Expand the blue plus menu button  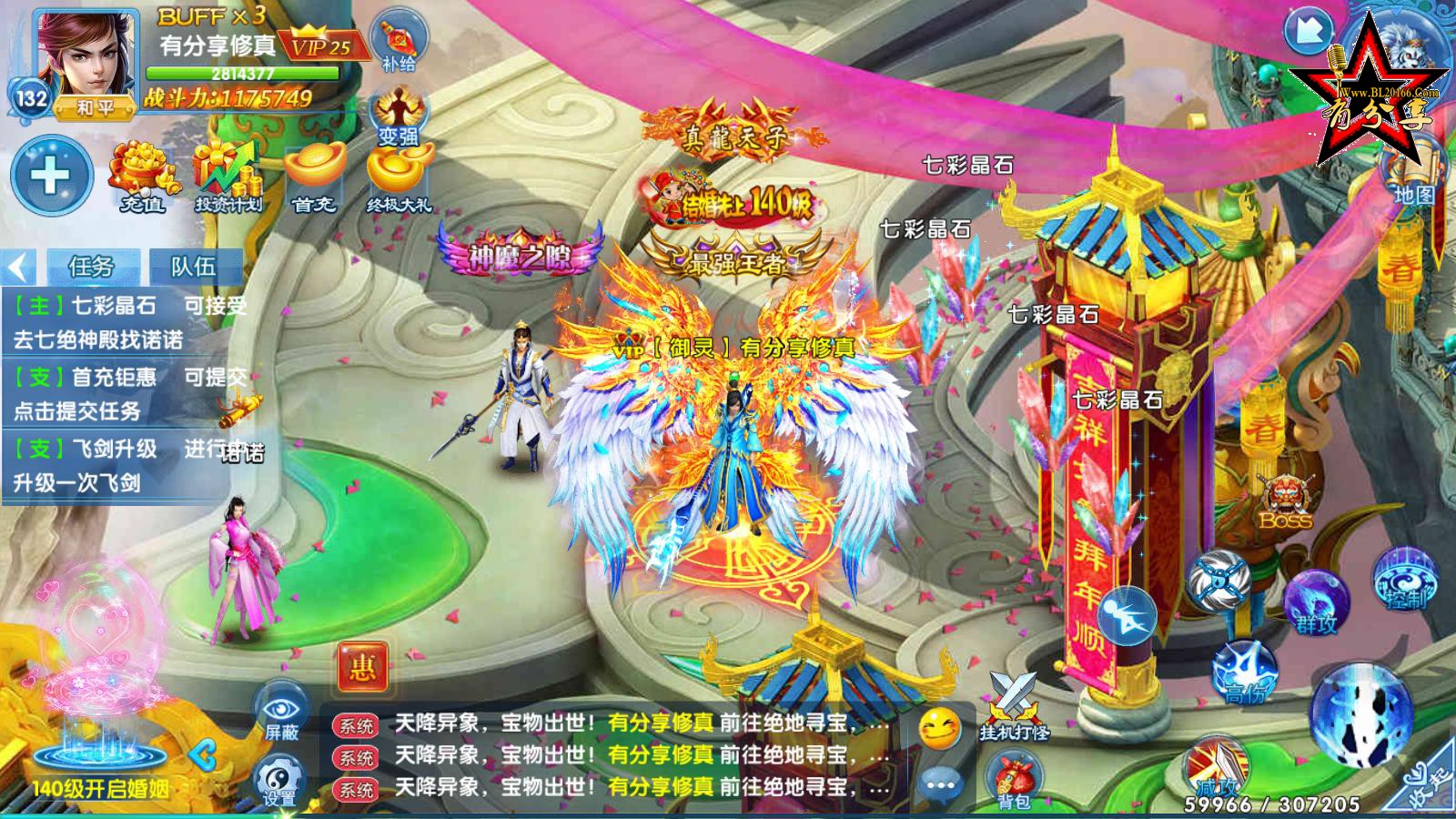[51, 176]
